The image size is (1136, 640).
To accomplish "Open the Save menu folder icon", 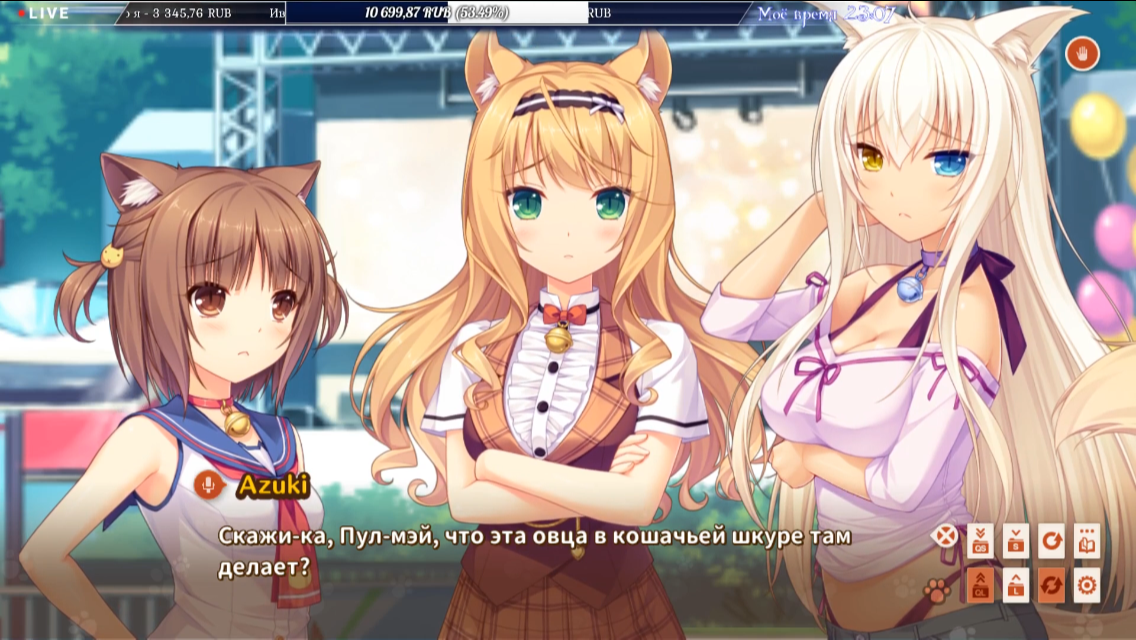I will coord(1016,541).
